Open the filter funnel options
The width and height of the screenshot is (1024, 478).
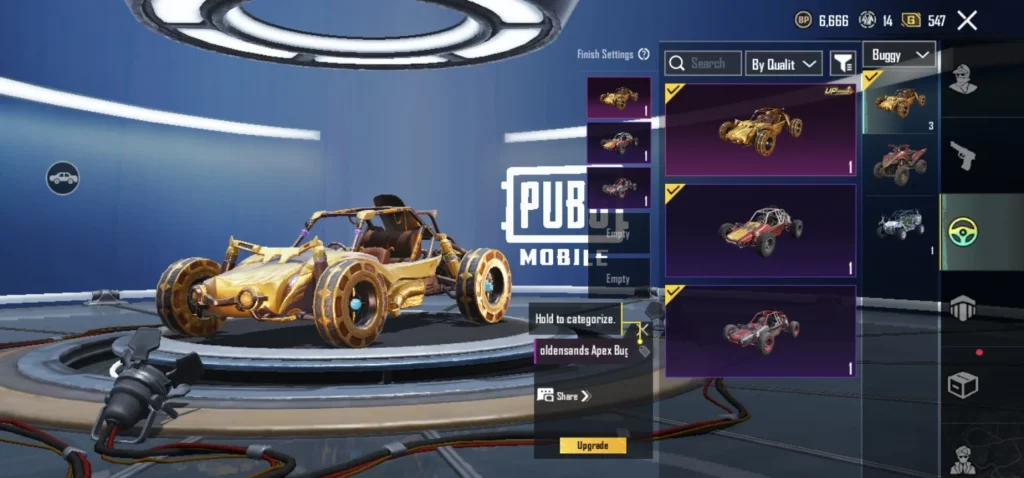click(843, 63)
